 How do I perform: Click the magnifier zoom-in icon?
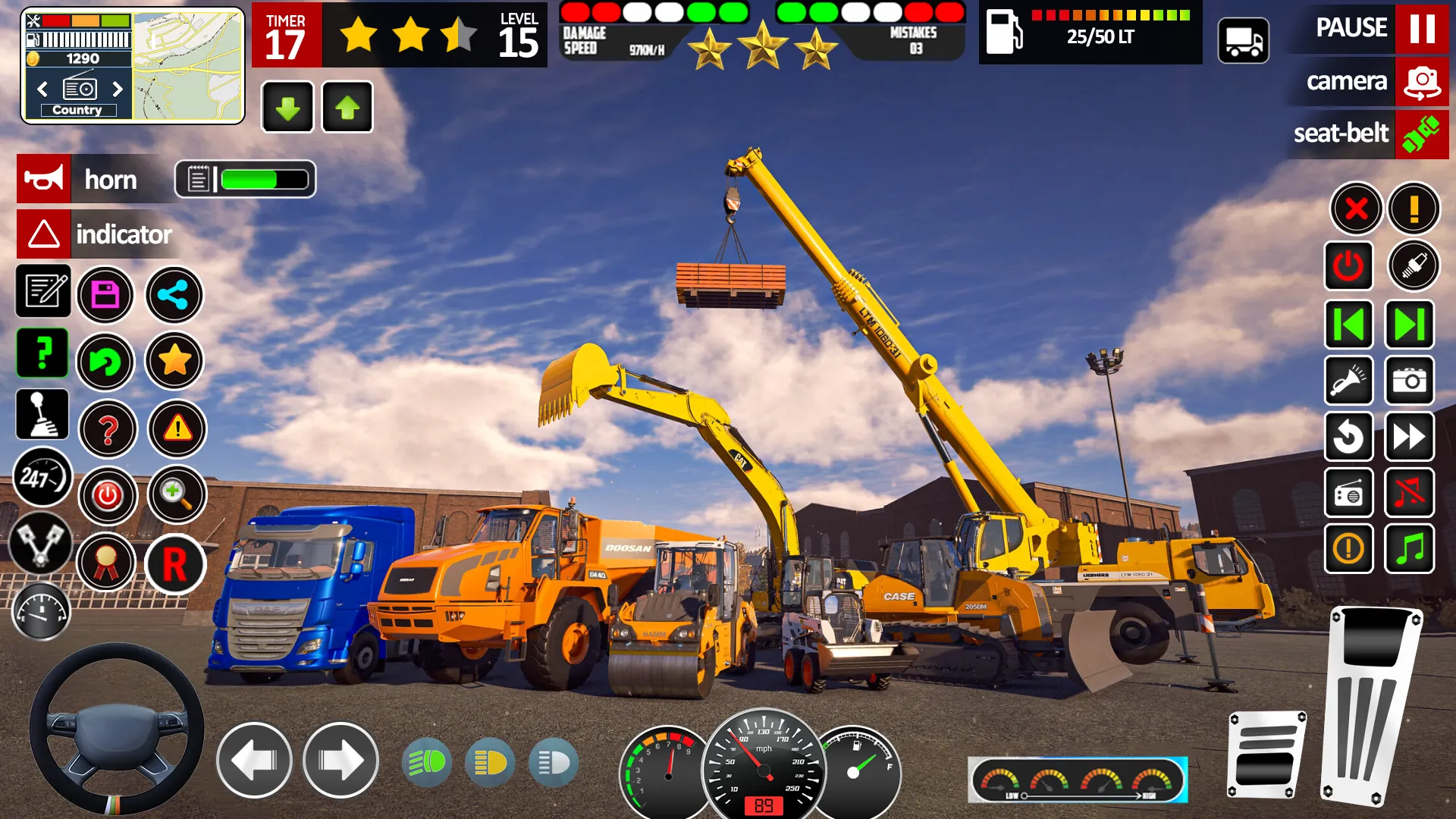coord(177,494)
